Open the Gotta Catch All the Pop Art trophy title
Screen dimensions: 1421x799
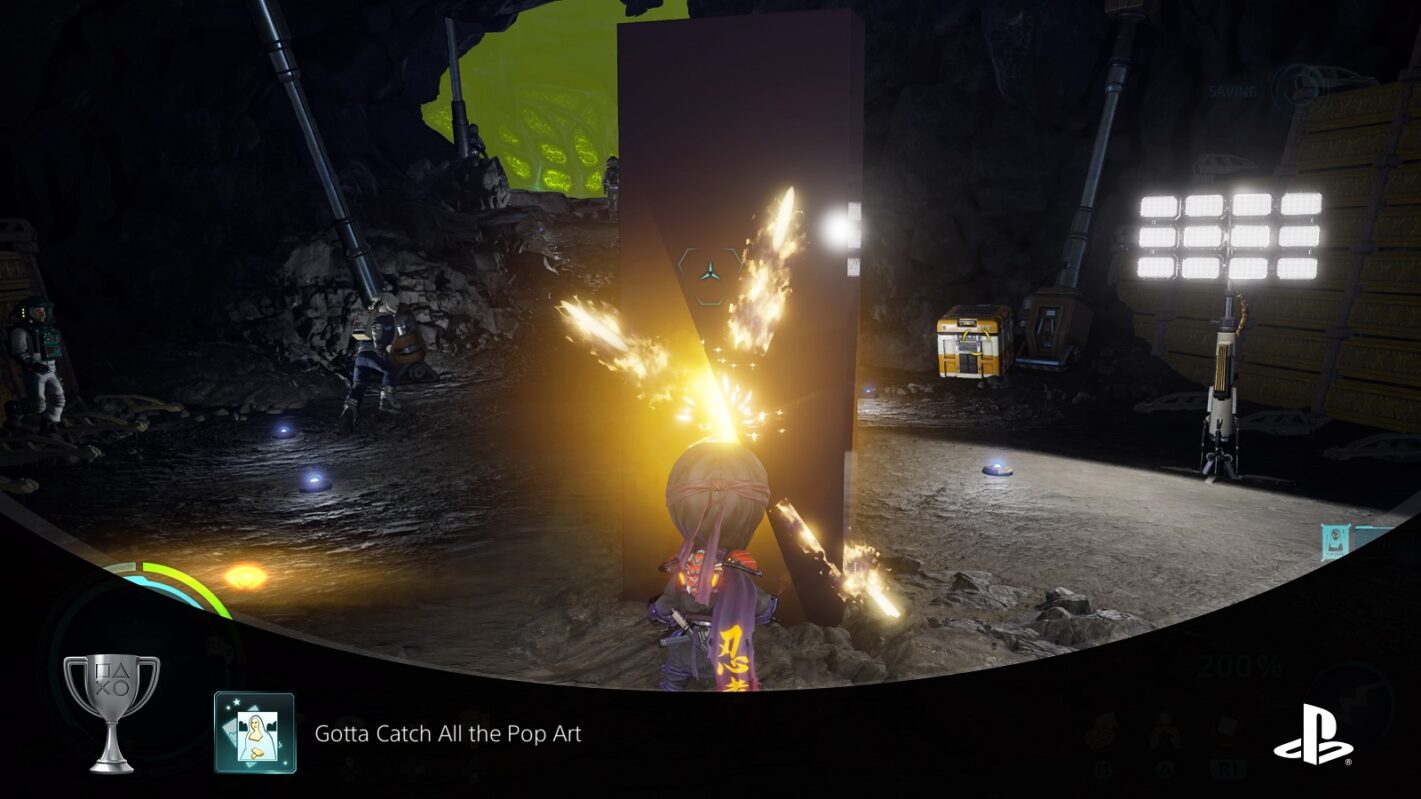[447, 734]
